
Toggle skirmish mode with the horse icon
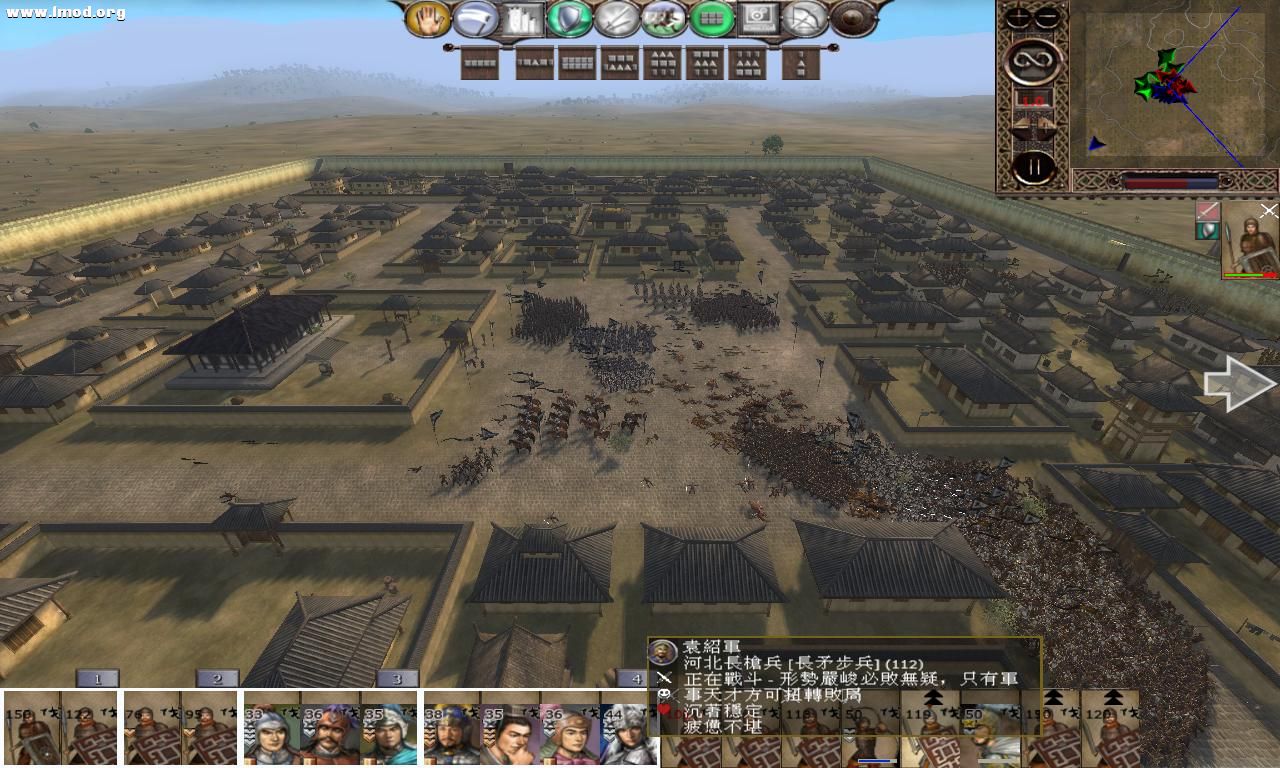pos(664,17)
